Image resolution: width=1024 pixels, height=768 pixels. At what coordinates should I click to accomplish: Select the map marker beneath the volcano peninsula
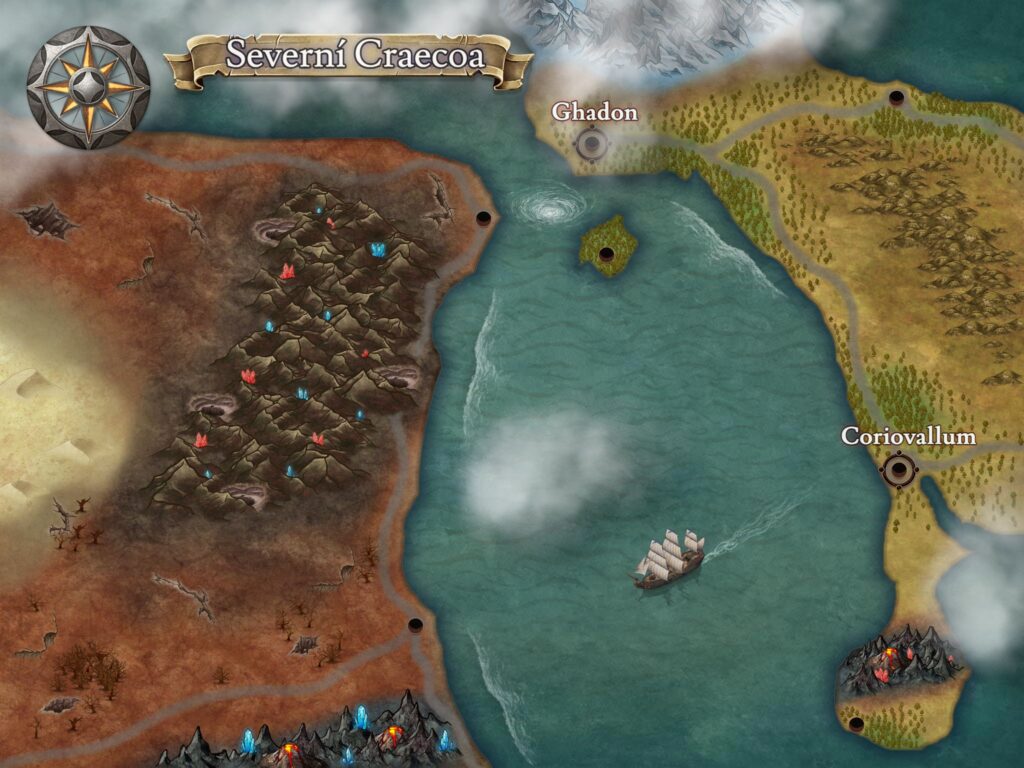[855, 723]
